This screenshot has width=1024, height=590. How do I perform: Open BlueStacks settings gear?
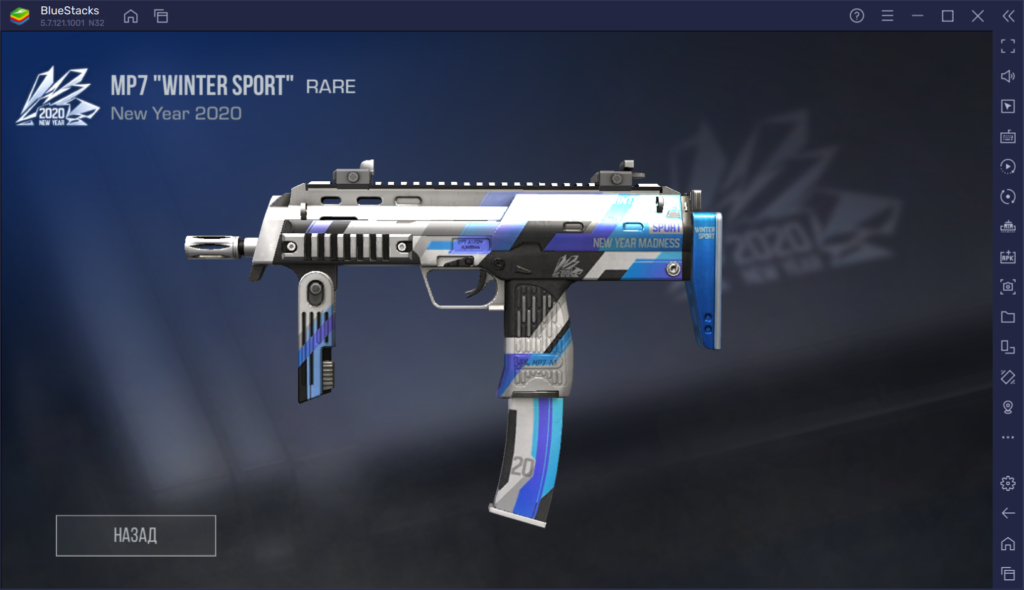click(1007, 483)
